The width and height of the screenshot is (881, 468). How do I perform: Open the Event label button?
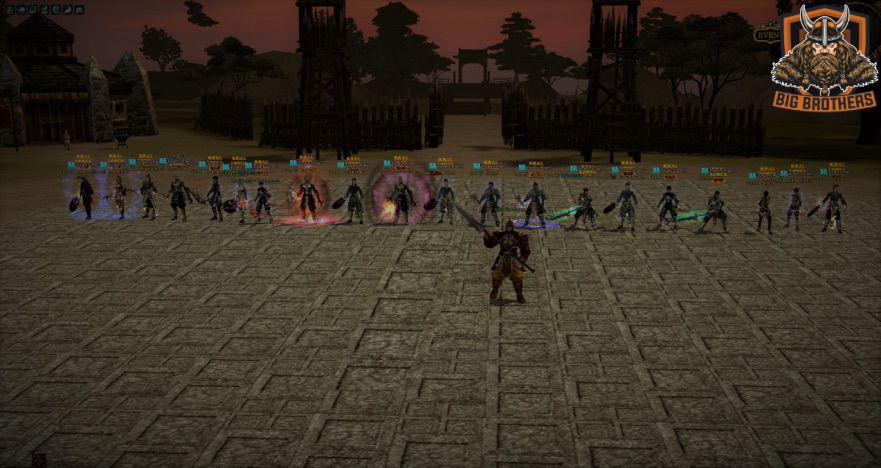767,34
